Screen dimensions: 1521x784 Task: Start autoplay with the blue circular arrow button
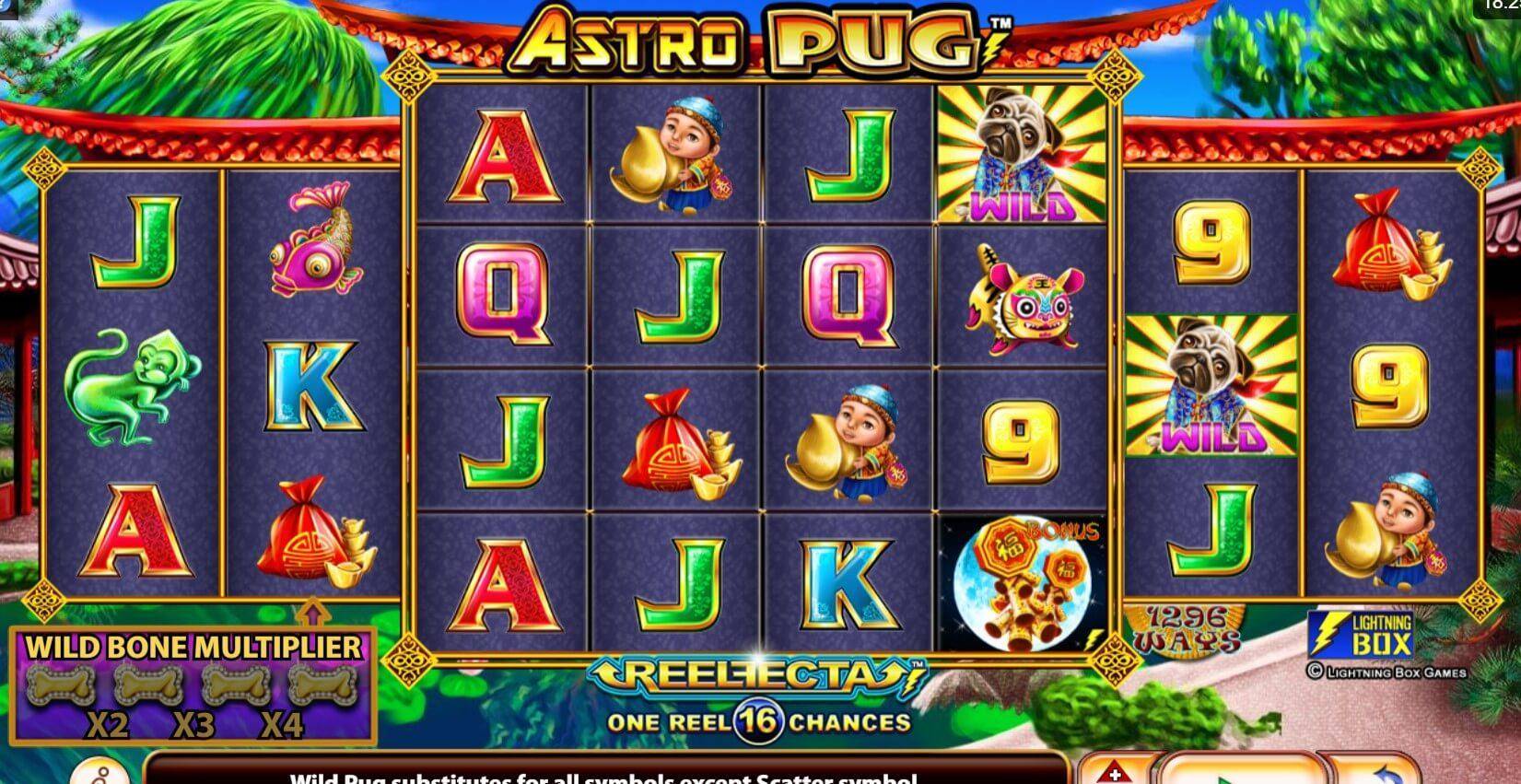click(x=1380, y=772)
